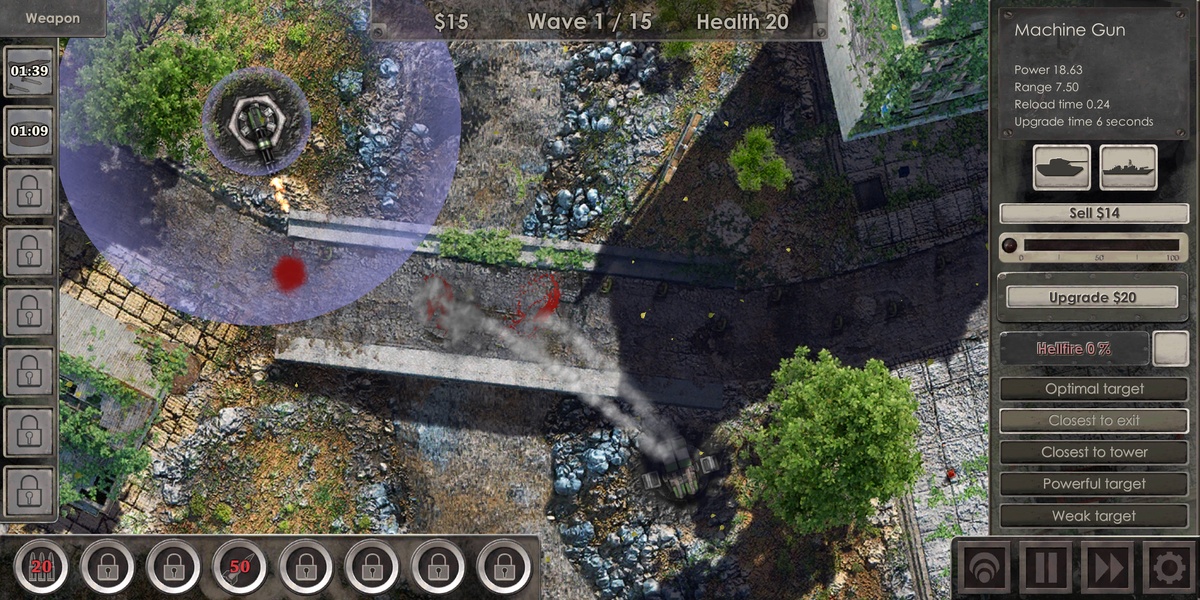Viewport: 1200px width, 600px height.
Task: Select the $50 rocket tower
Action: pos(239,568)
